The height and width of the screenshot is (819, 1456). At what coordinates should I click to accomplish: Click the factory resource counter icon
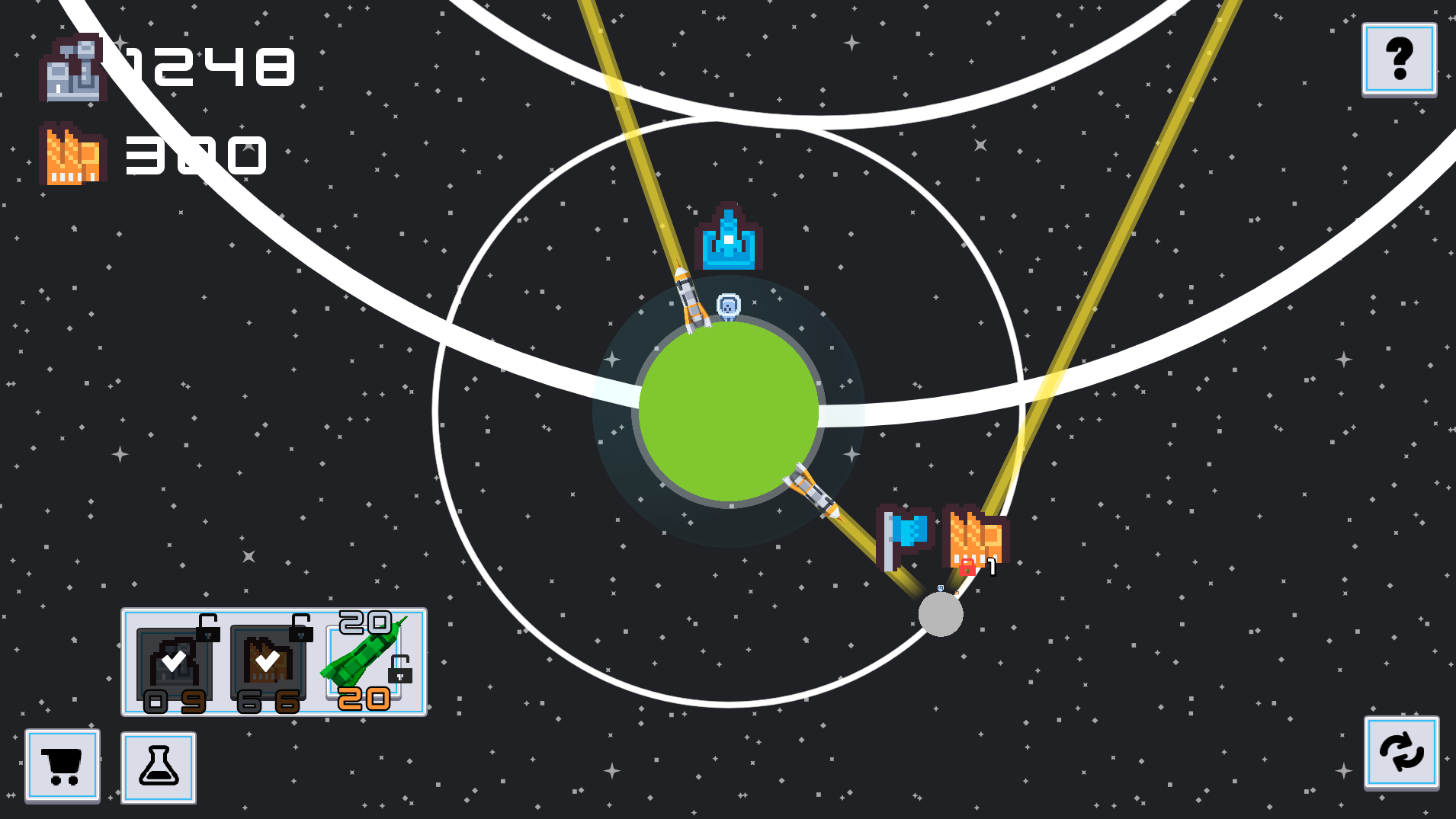pyautogui.click(x=72, y=69)
